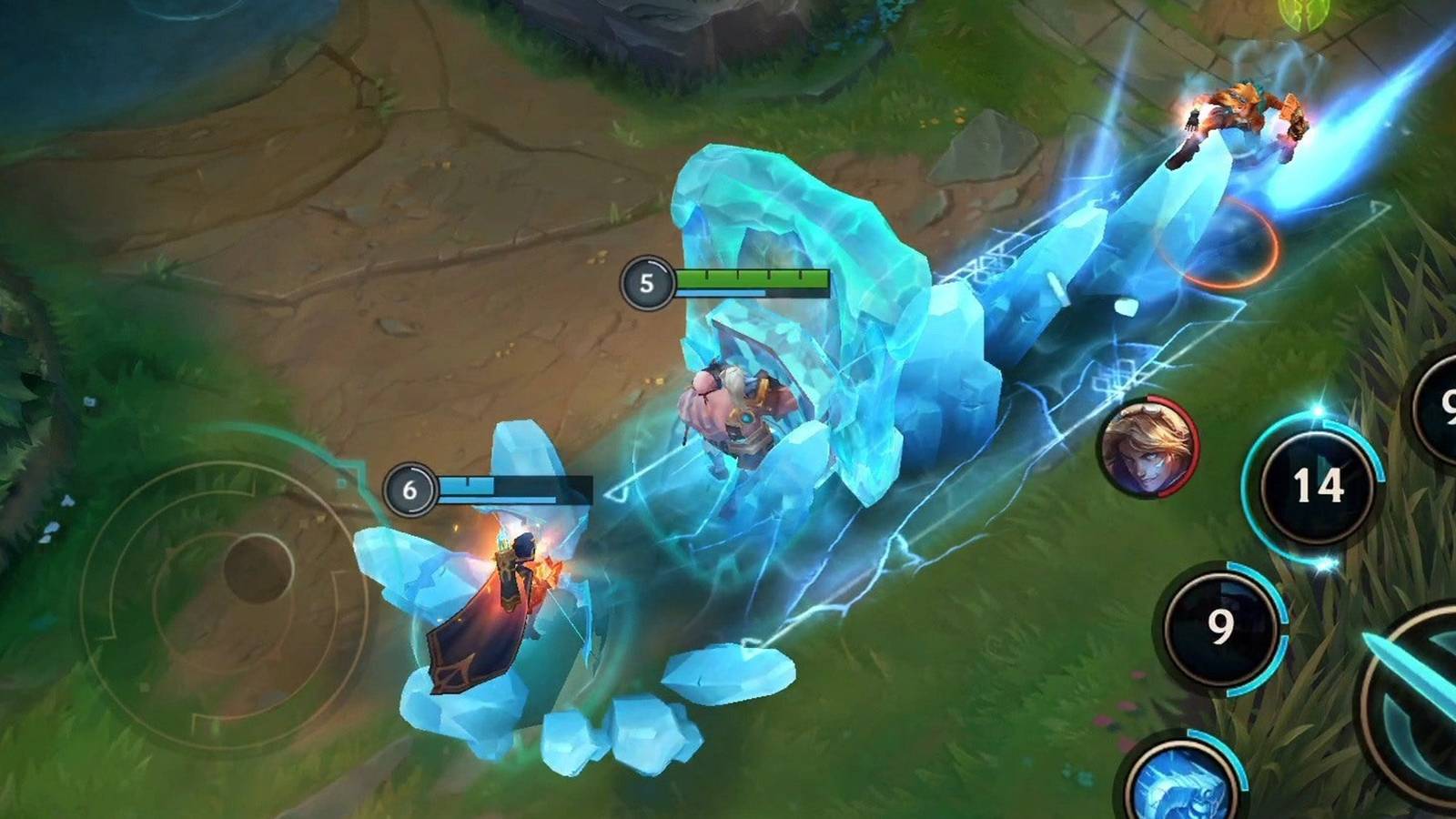Image resolution: width=1456 pixels, height=819 pixels.
Task: Tap the level 5 badge above Braum
Action: [647, 282]
